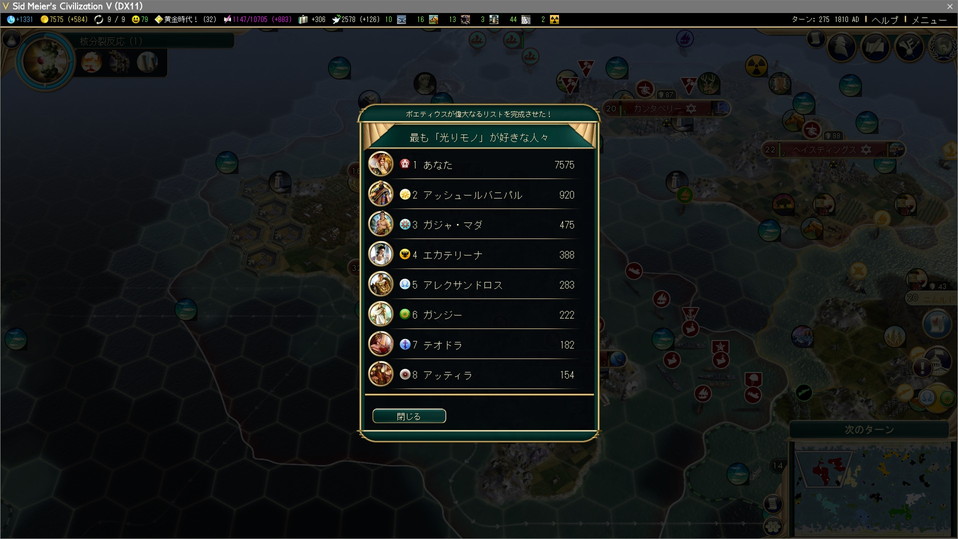Select the ガンジー ranking row
The width and height of the screenshot is (958, 539).
click(x=478, y=315)
